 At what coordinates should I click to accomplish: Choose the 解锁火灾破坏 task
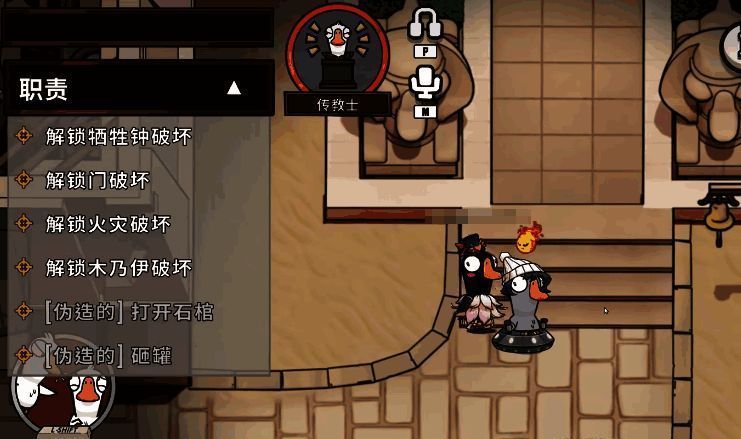(x=108, y=224)
